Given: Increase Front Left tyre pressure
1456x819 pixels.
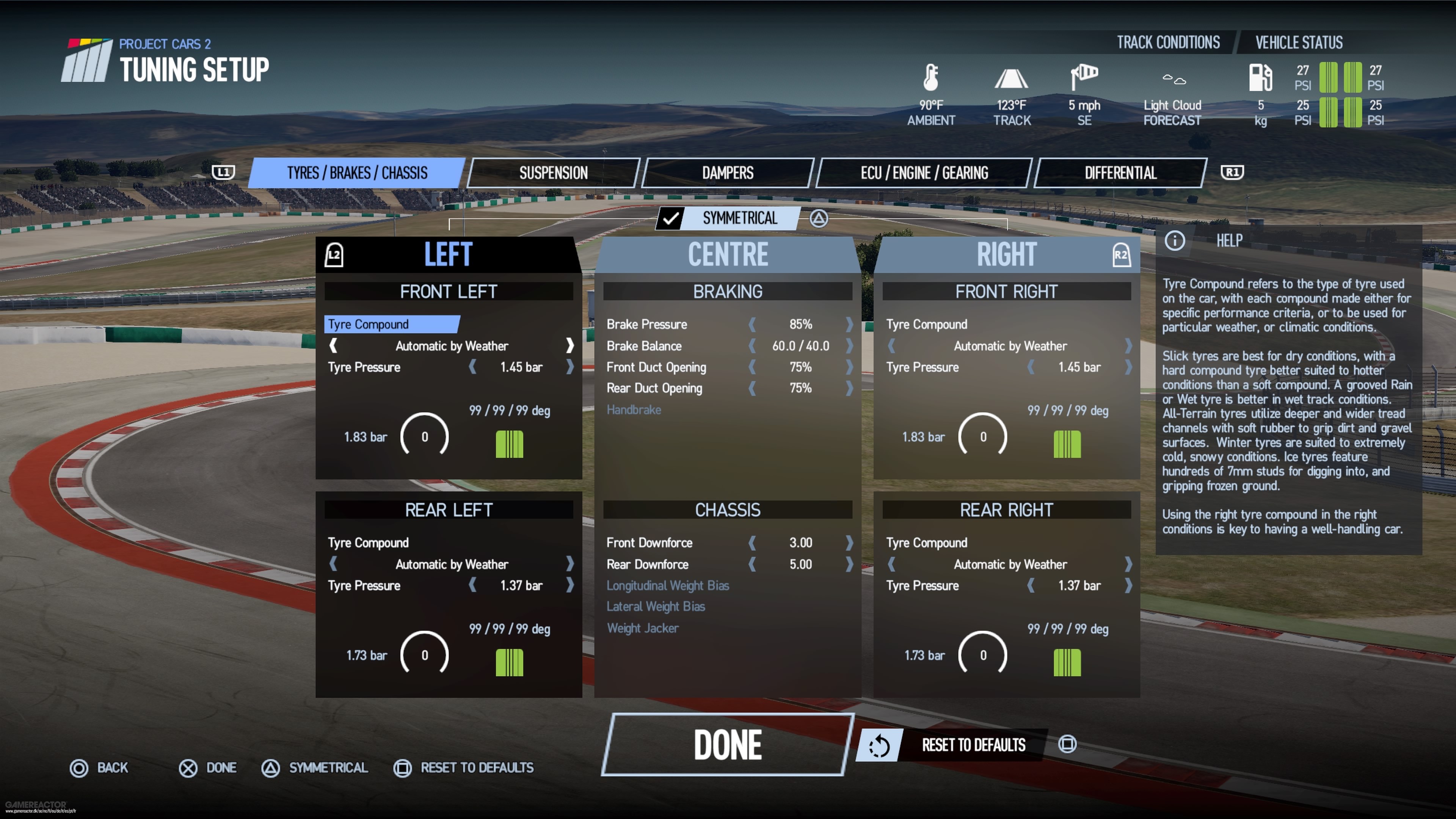Looking at the screenshot, I should (x=570, y=367).
